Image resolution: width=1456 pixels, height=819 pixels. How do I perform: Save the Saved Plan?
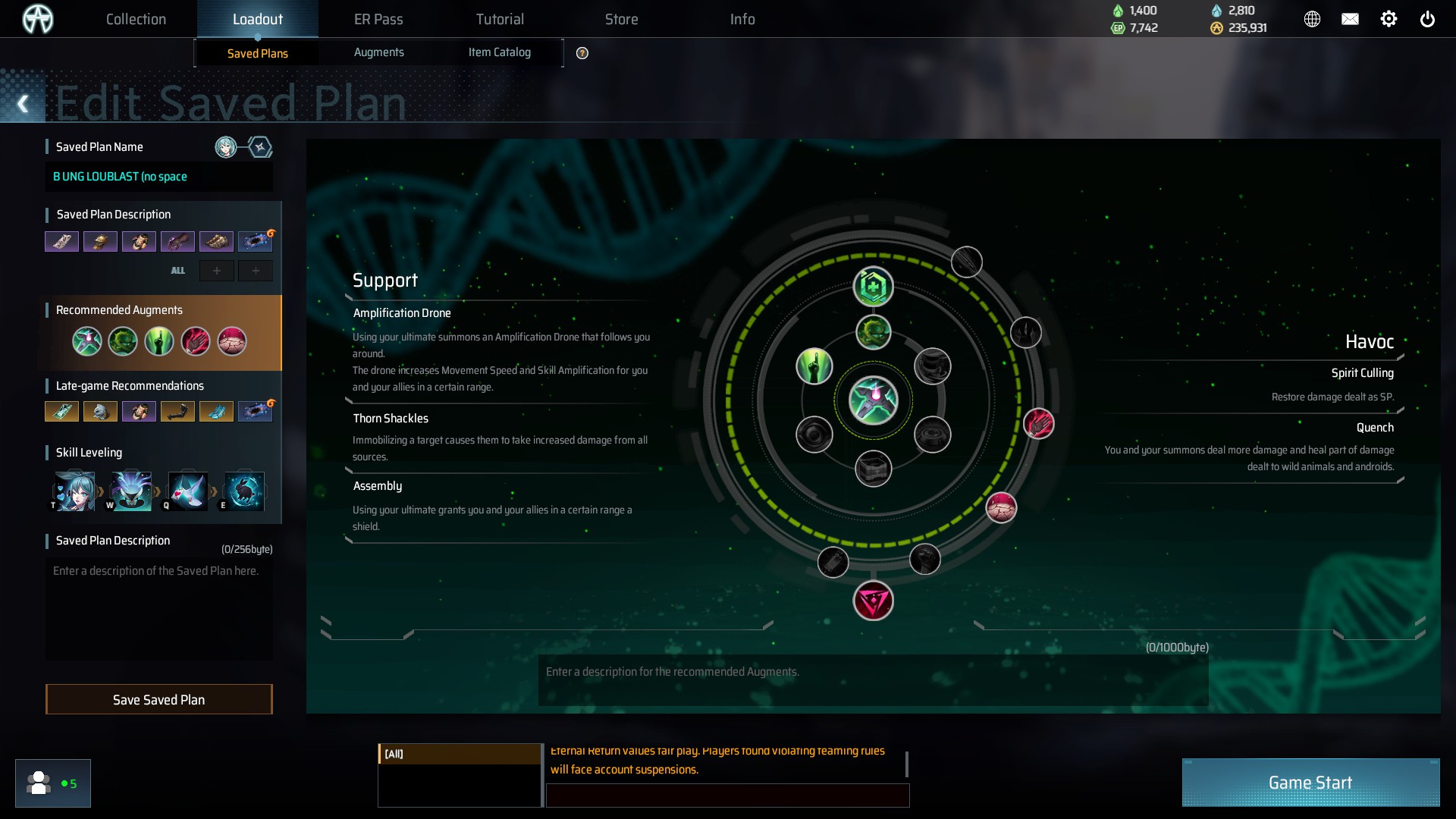(158, 699)
